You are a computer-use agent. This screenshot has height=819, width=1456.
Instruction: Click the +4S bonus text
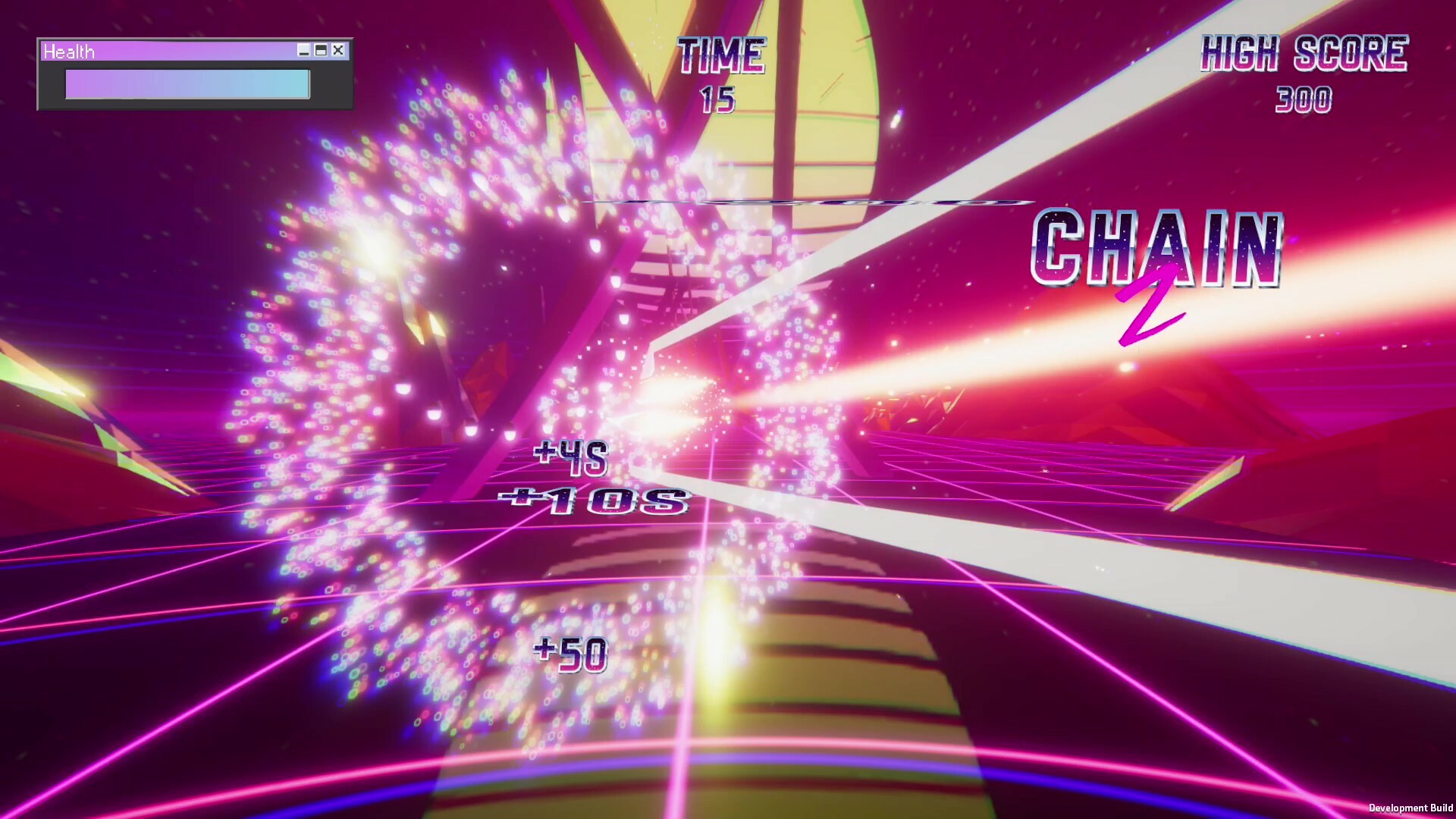point(570,456)
